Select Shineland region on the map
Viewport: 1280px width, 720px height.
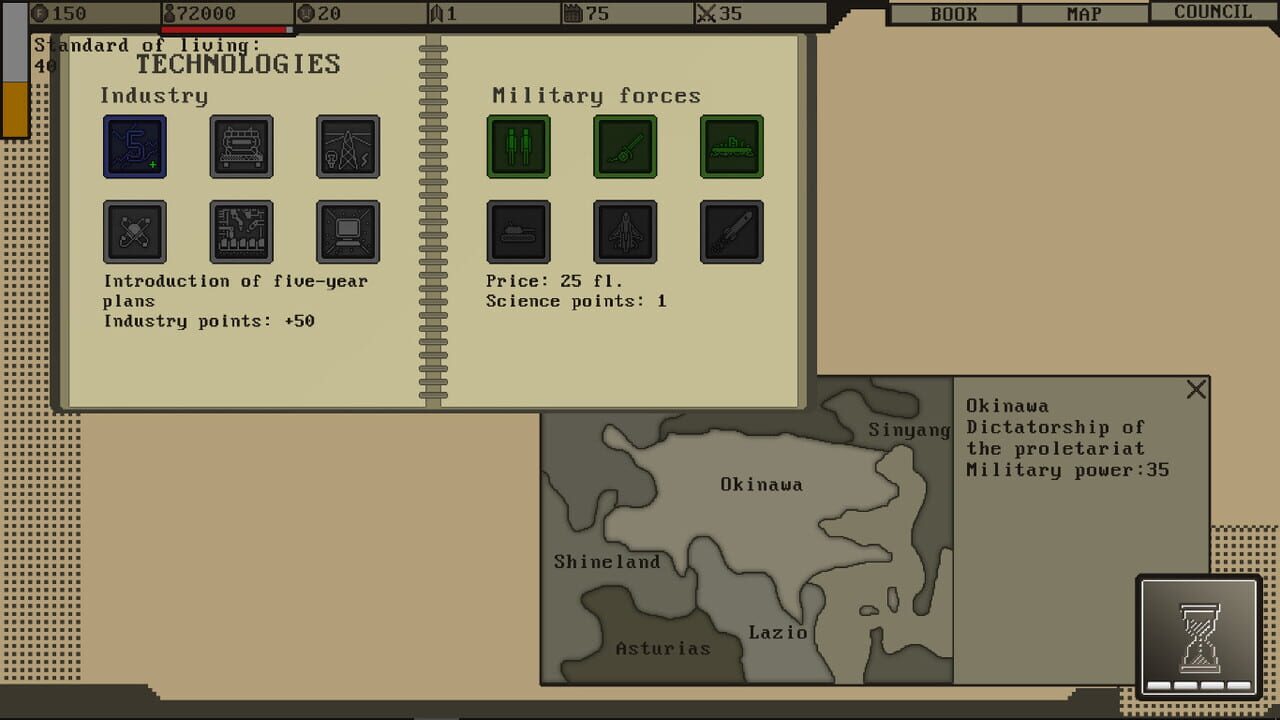click(x=607, y=562)
